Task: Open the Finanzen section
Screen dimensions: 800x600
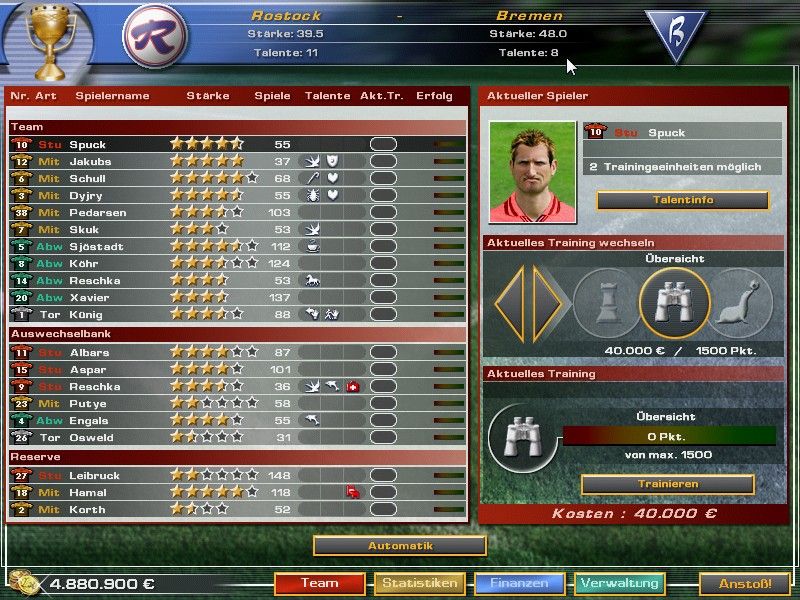Action: click(519, 583)
